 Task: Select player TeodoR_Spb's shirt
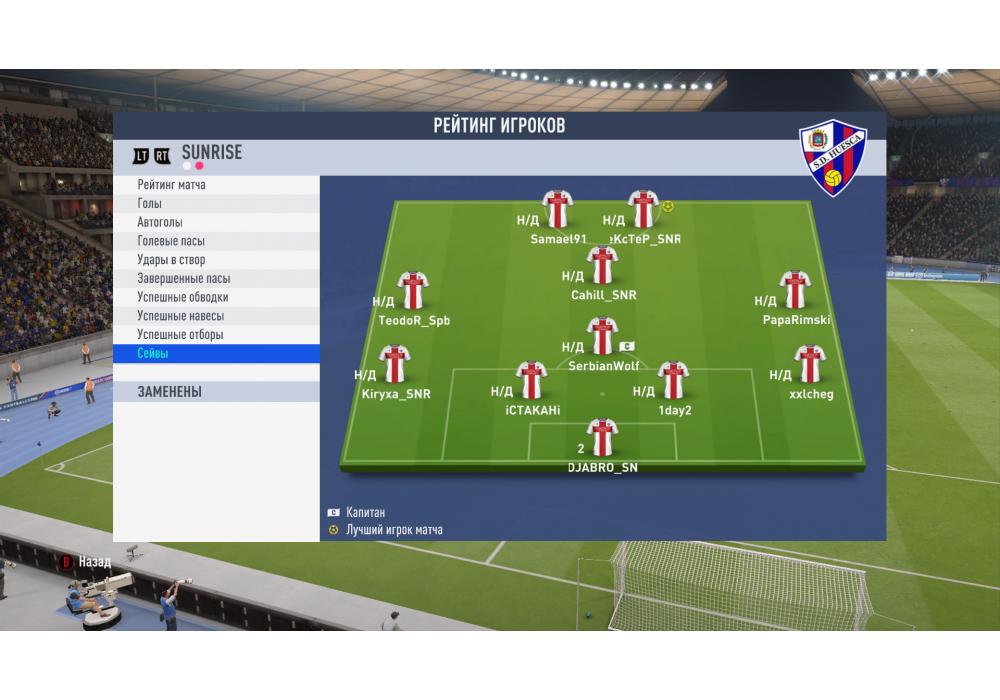point(412,290)
